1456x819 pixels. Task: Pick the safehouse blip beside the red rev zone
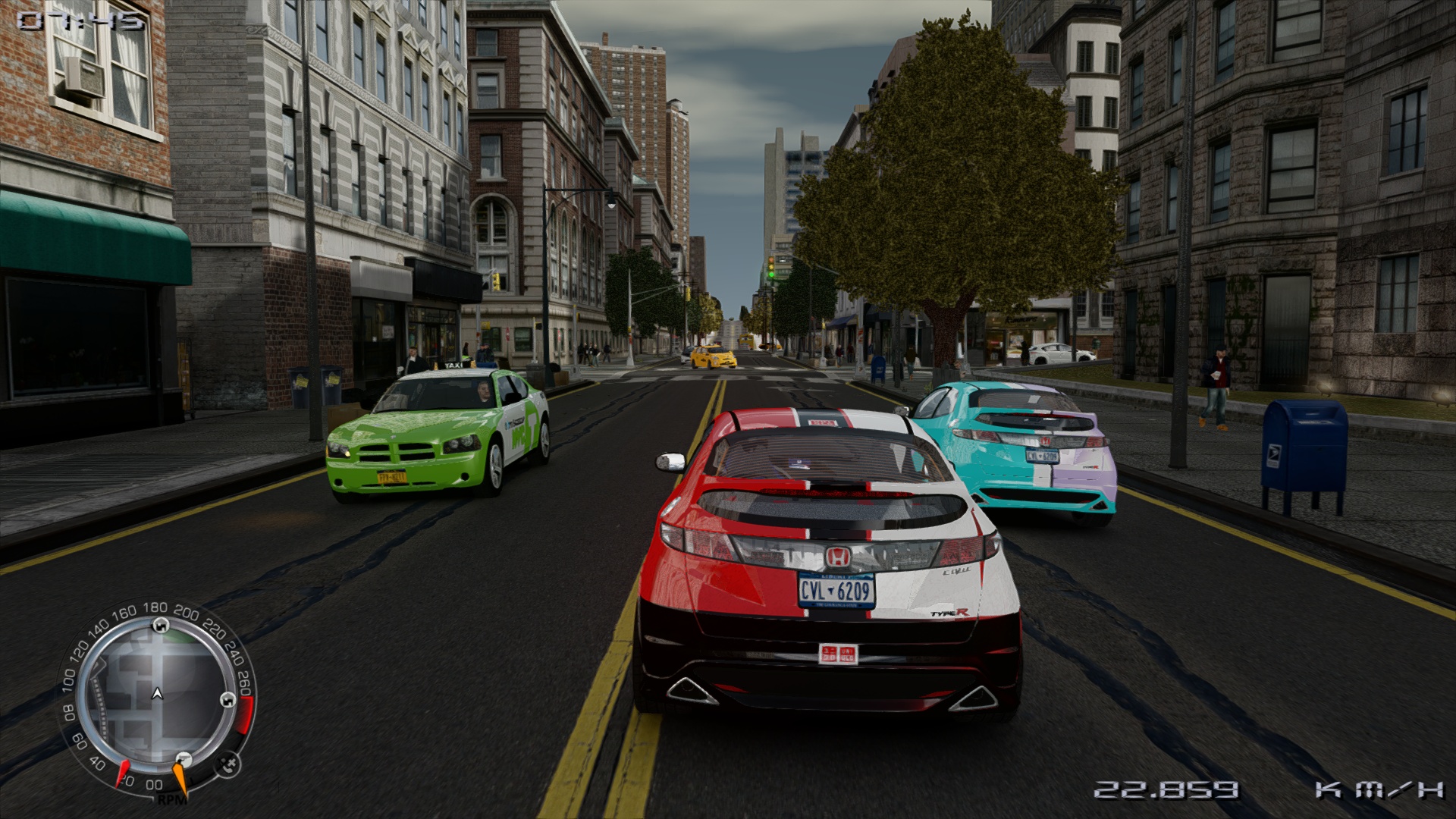(x=227, y=699)
